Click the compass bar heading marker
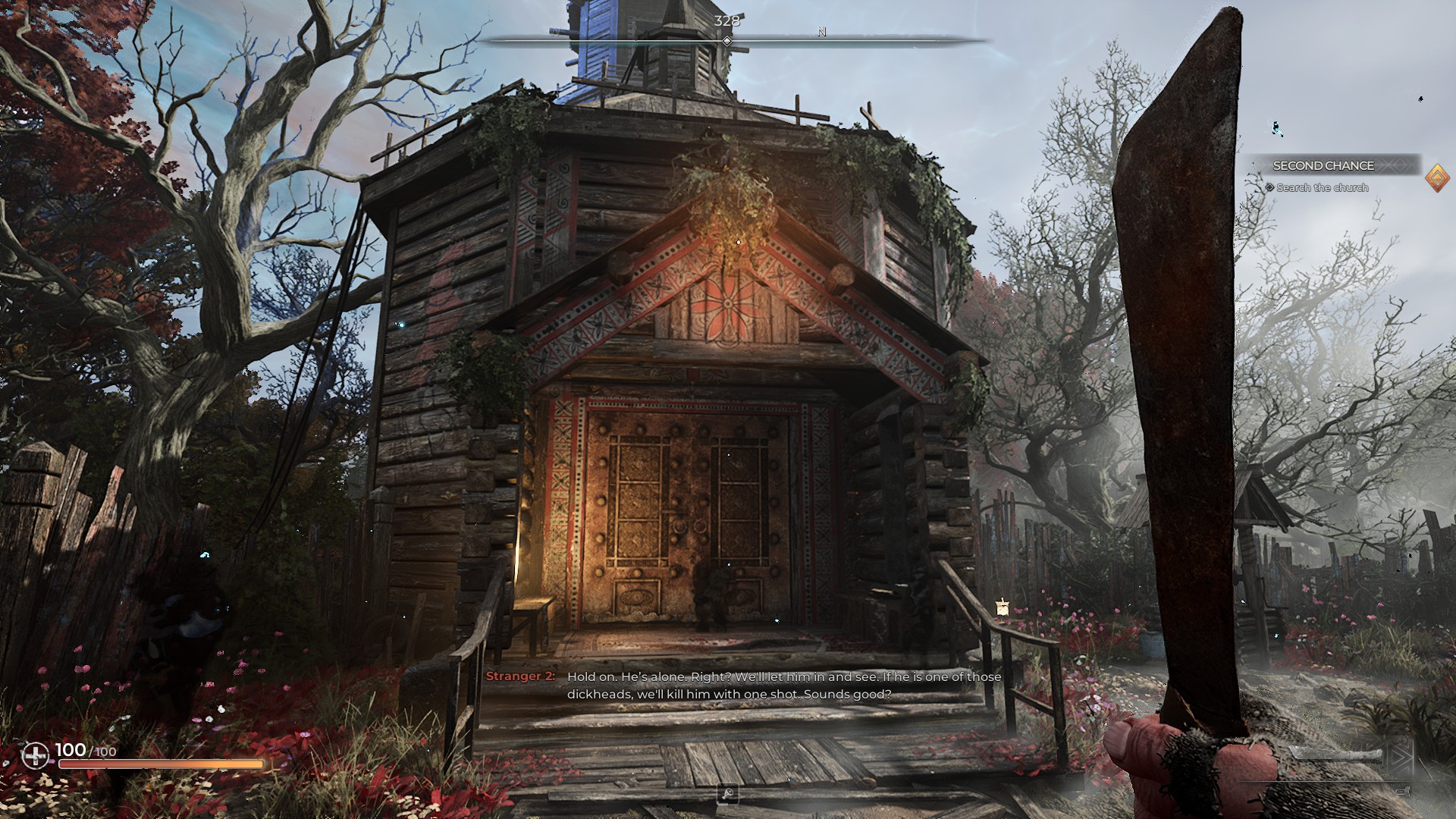The image size is (1456, 819). point(727,41)
